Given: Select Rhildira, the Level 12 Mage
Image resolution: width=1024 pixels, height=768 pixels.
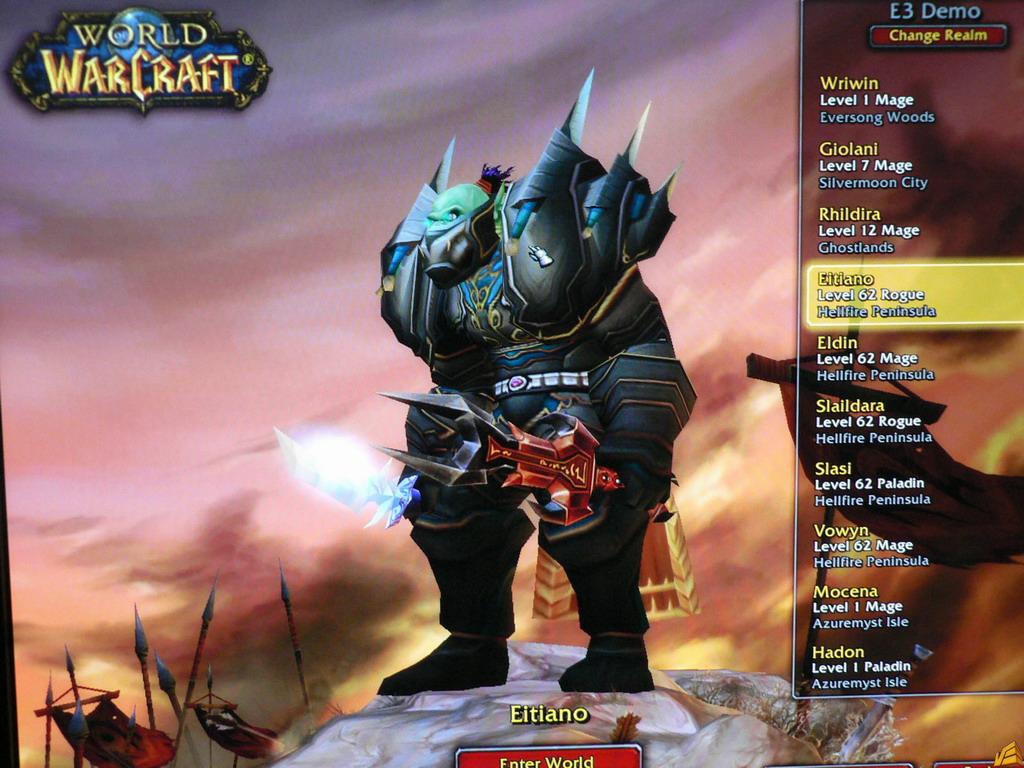Looking at the screenshot, I should pos(870,230).
